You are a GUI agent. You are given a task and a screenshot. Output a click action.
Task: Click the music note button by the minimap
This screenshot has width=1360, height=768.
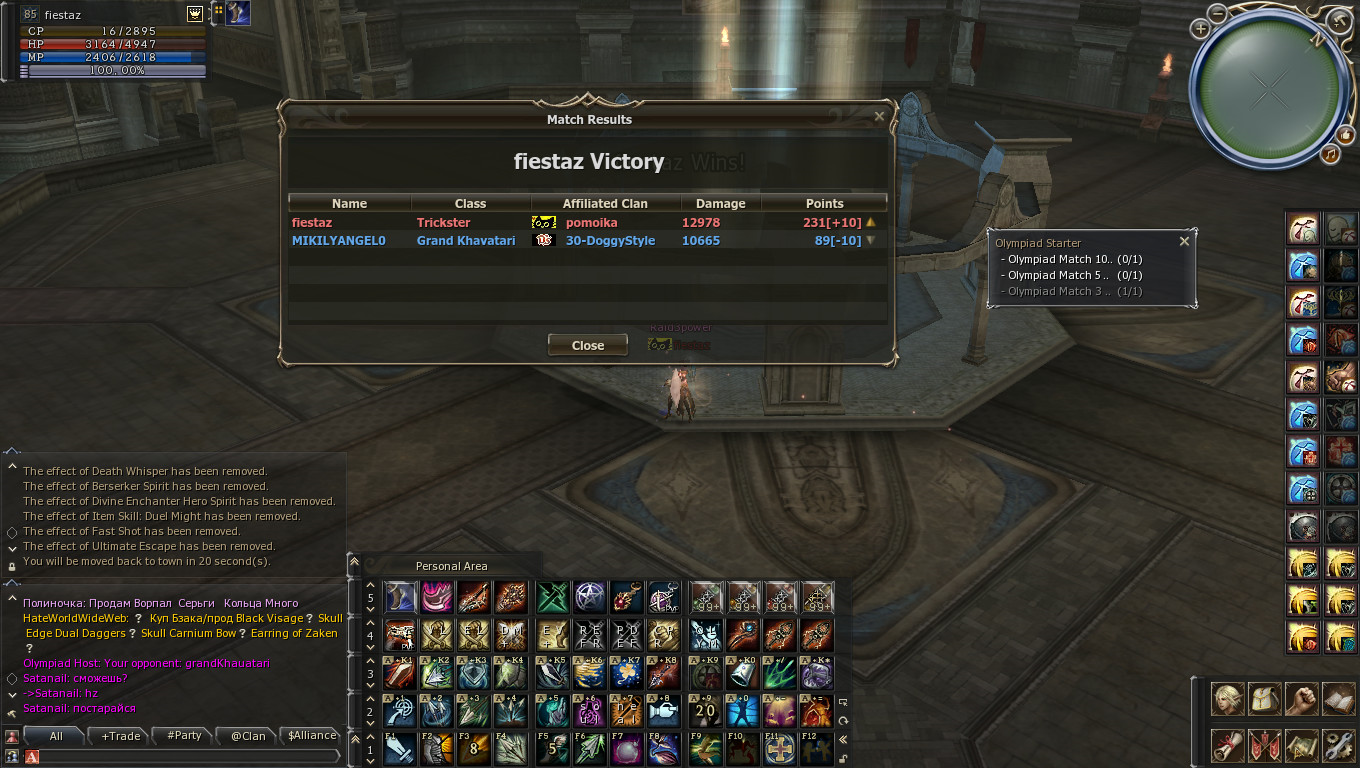(x=1330, y=154)
